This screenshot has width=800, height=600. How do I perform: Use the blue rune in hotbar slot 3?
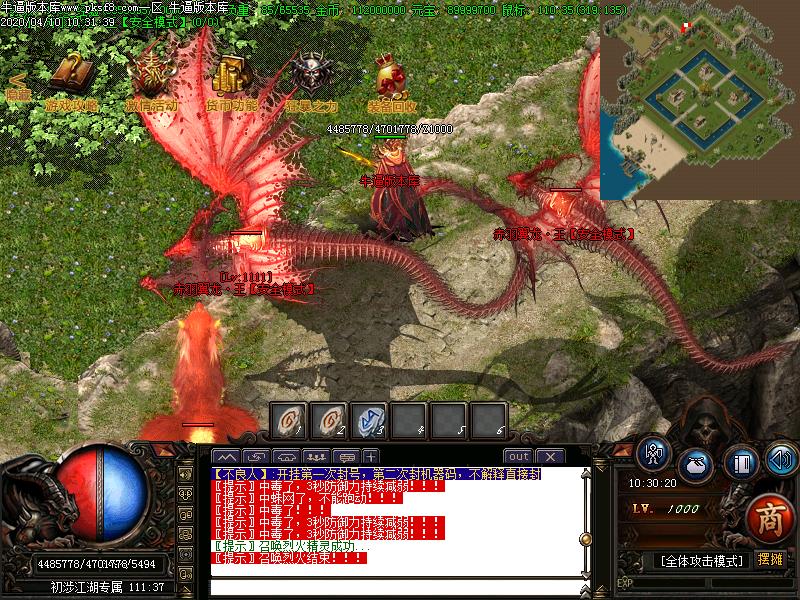pos(369,420)
